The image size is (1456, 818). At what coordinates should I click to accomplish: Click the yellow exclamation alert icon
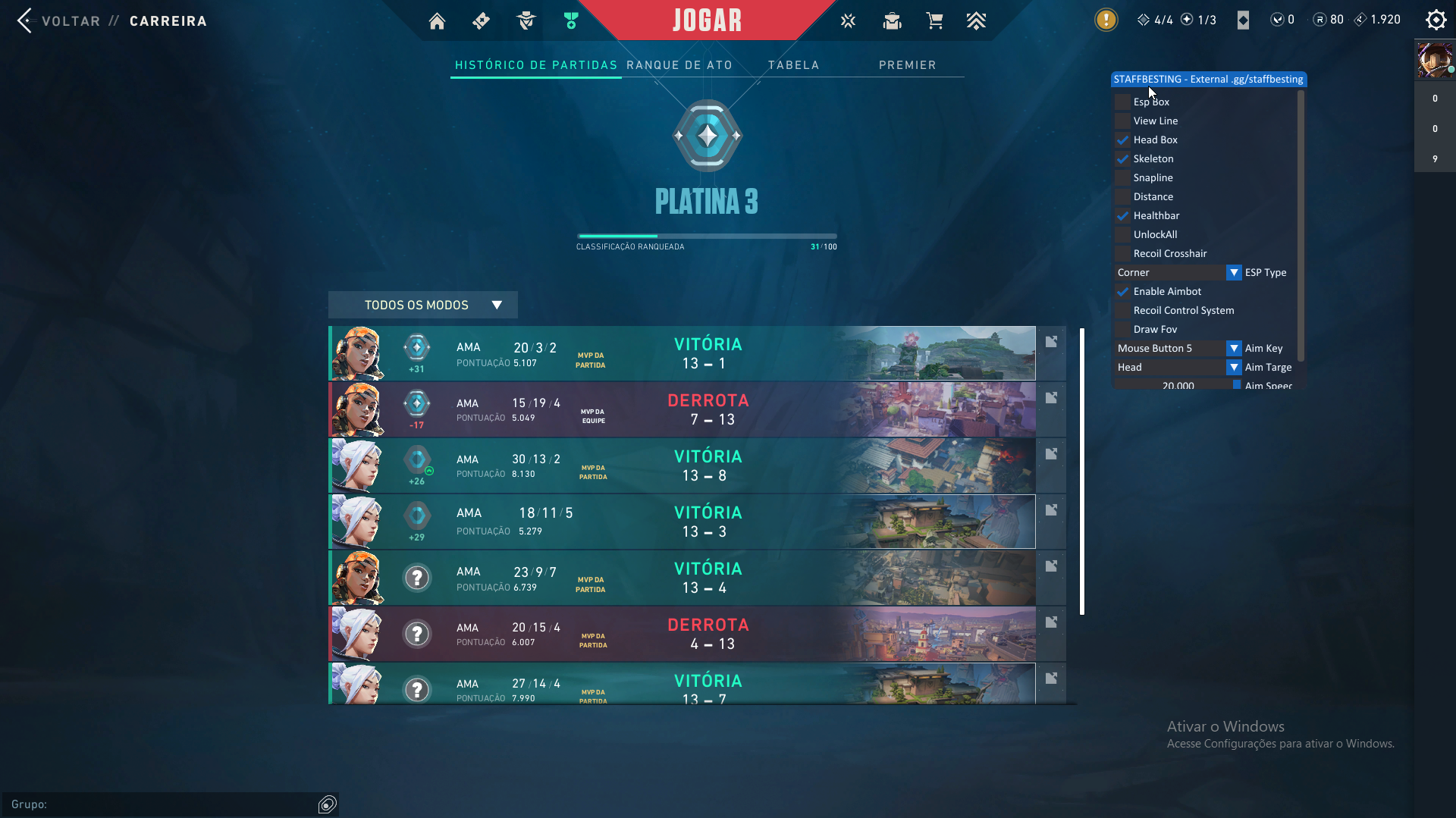tap(1106, 20)
